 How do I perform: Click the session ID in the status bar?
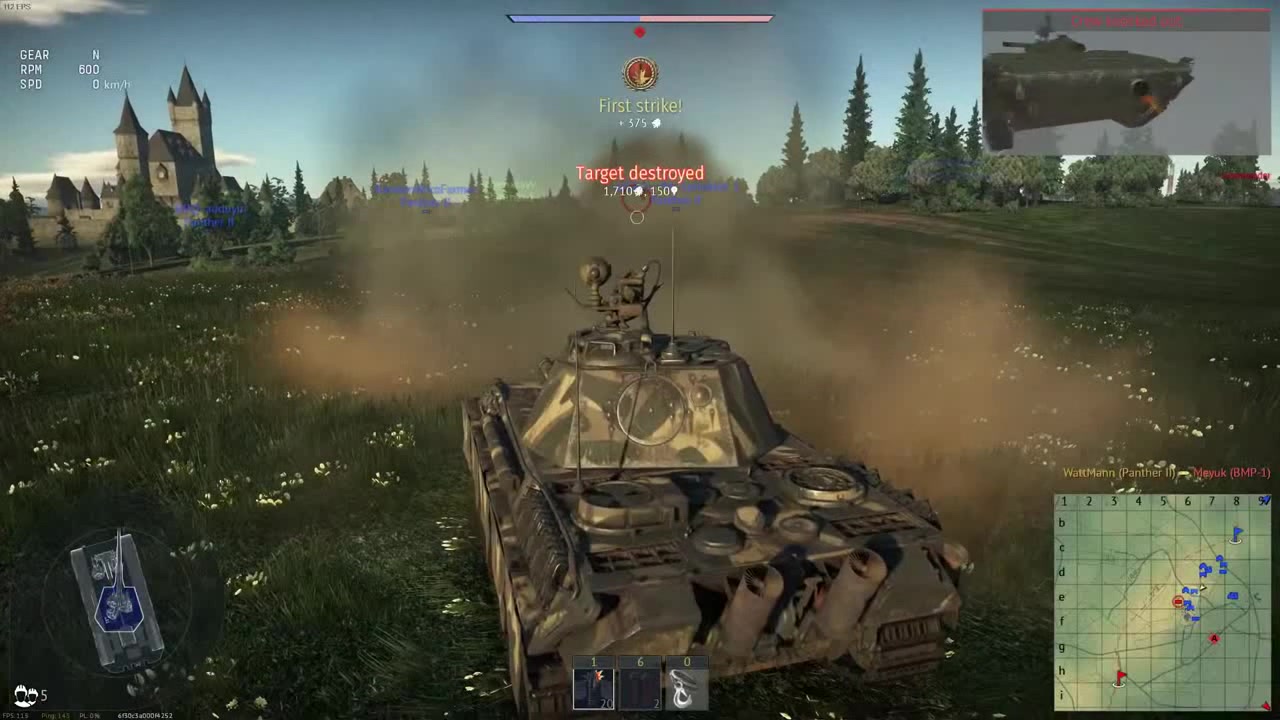(x=145, y=714)
